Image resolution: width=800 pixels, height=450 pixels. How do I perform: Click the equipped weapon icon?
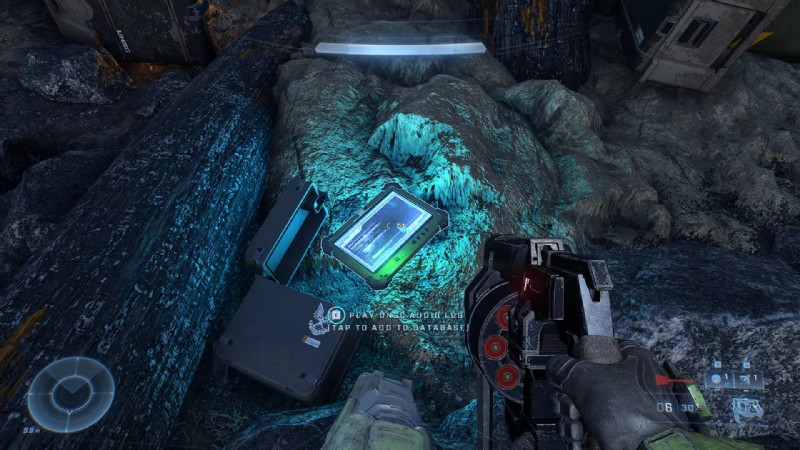tap(745, 408)
